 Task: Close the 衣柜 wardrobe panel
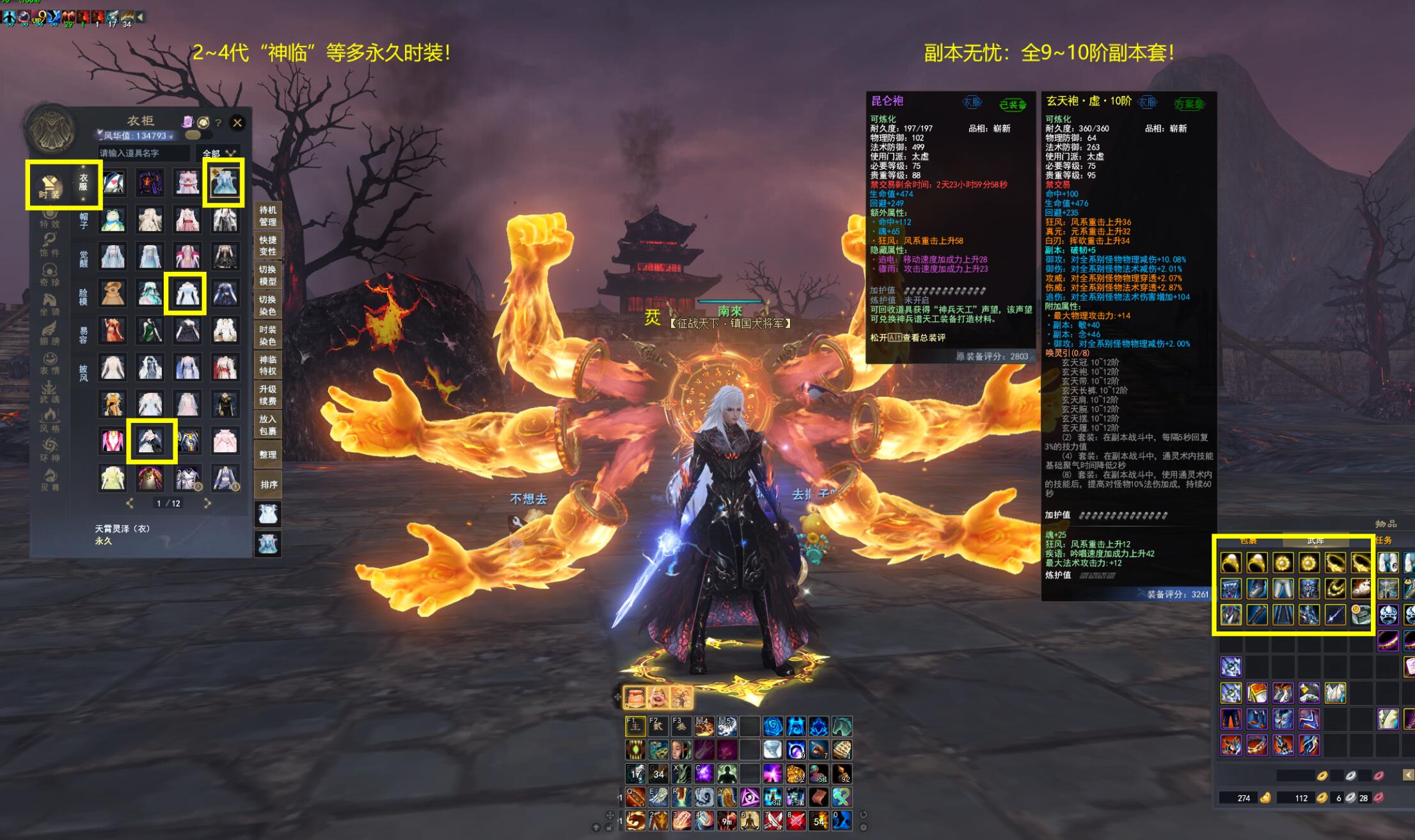(x=237, y=122)
